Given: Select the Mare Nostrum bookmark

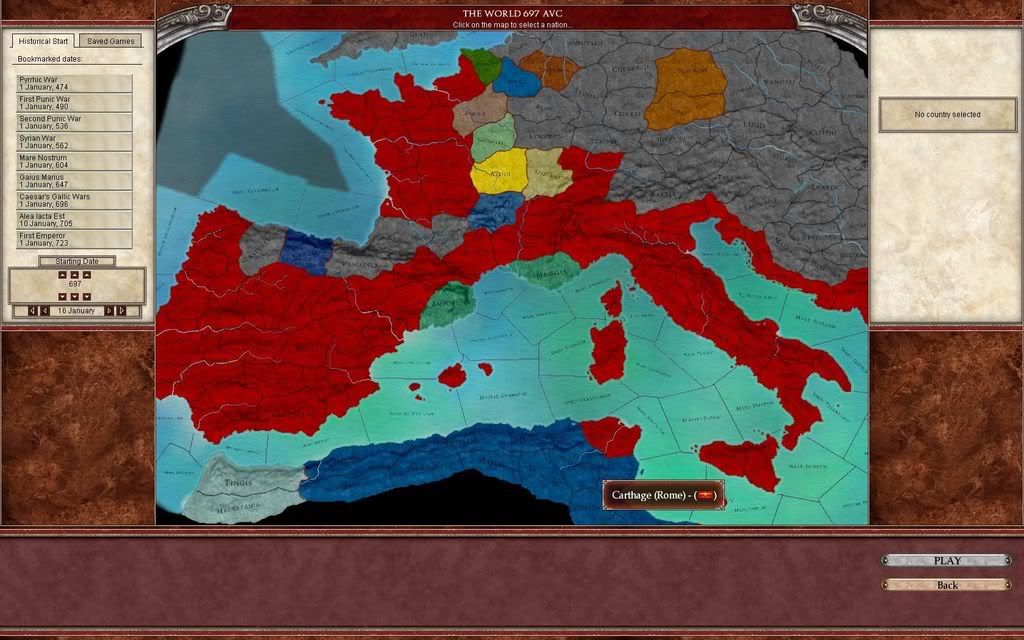Looking at the screenshot, I should (74, 161).
